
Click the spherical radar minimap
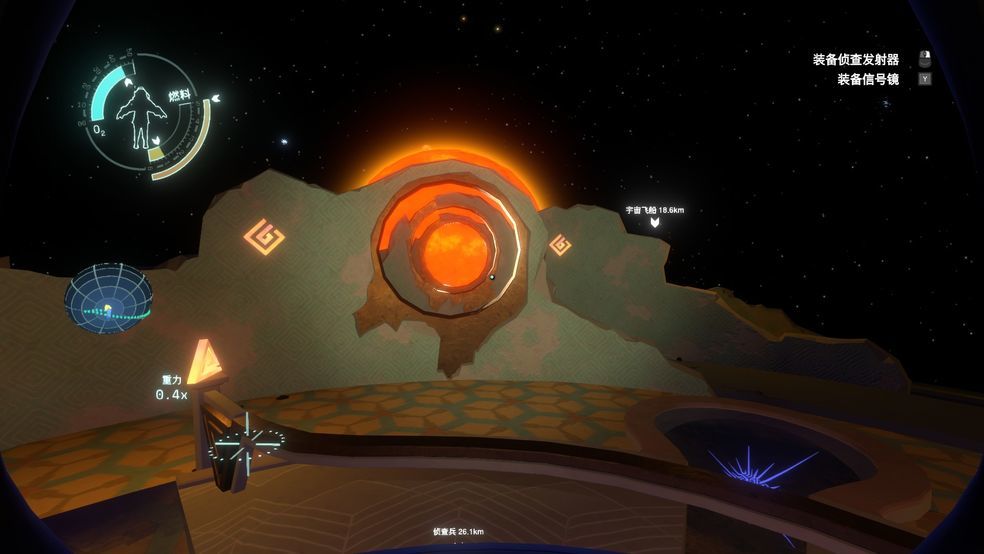tap(109, 298)
